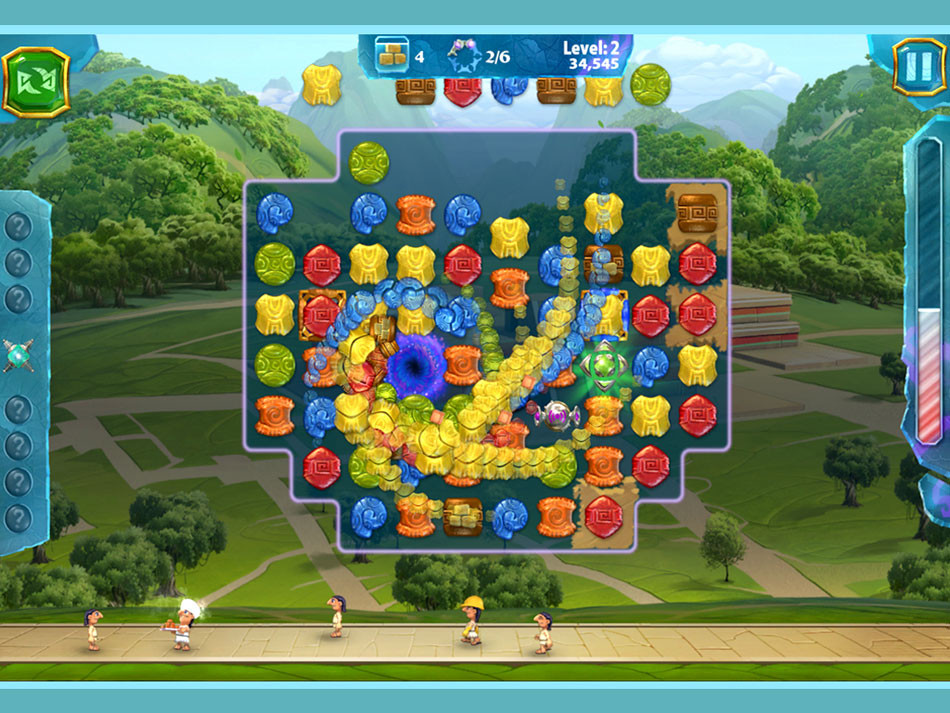Activate the green gem power-up on the side panel

pos(18,355)
